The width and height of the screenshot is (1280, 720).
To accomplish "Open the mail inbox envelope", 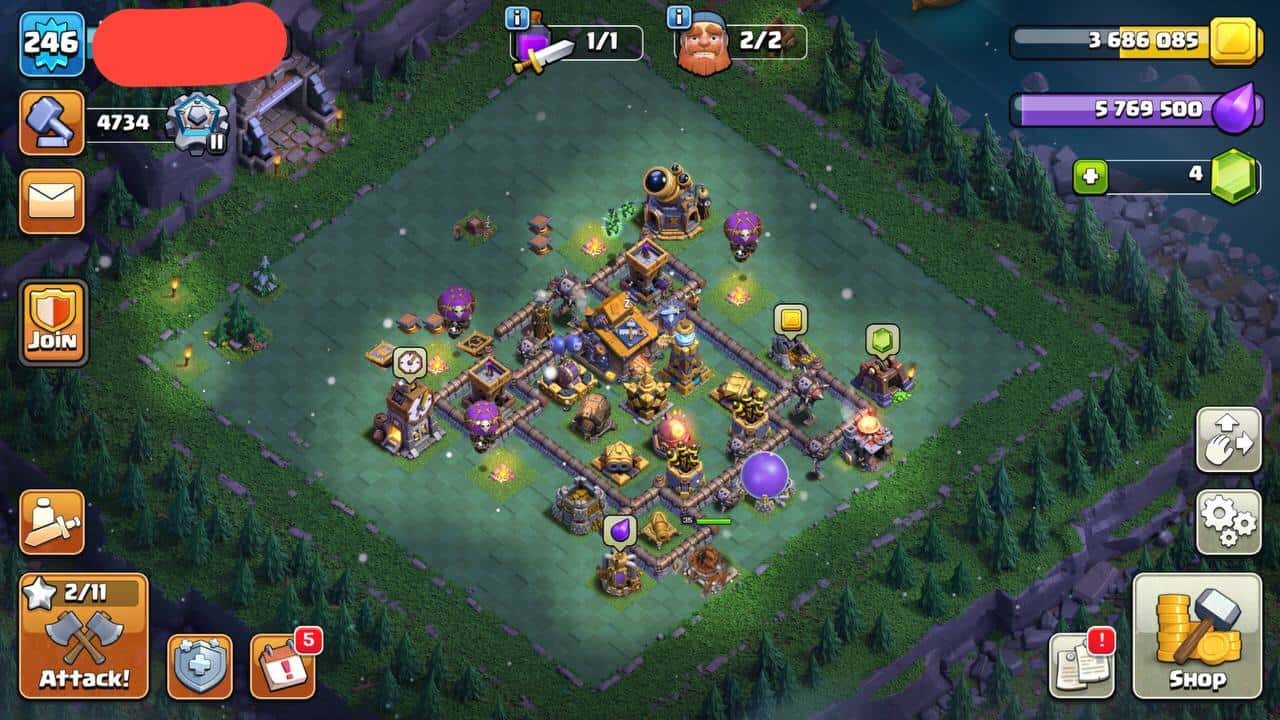I will pyautogui.click(x=52, y=201).
